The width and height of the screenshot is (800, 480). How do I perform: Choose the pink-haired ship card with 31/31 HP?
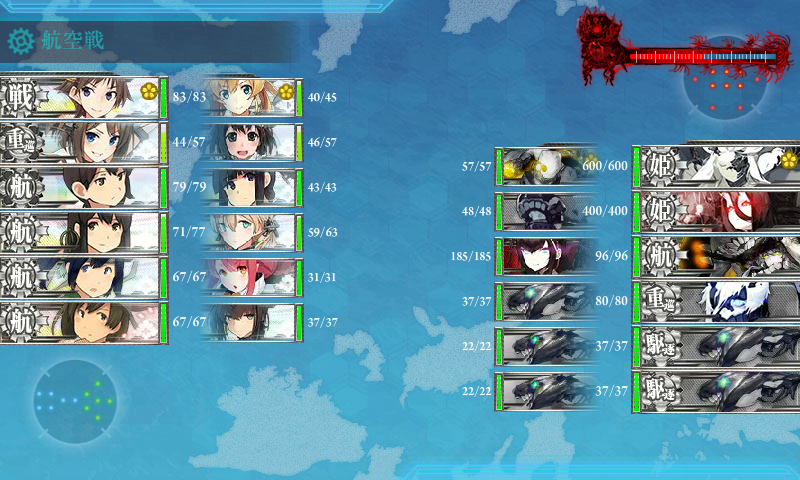[252, 277]
